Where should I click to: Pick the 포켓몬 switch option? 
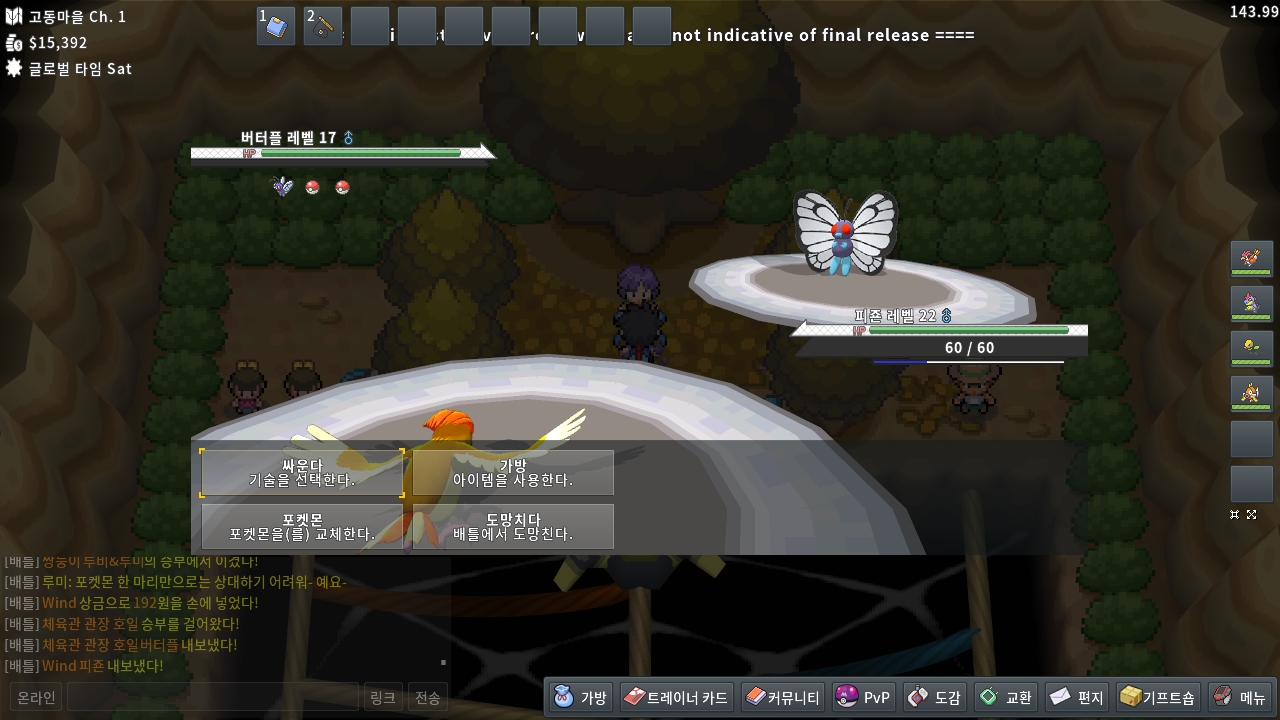[302, 527]
